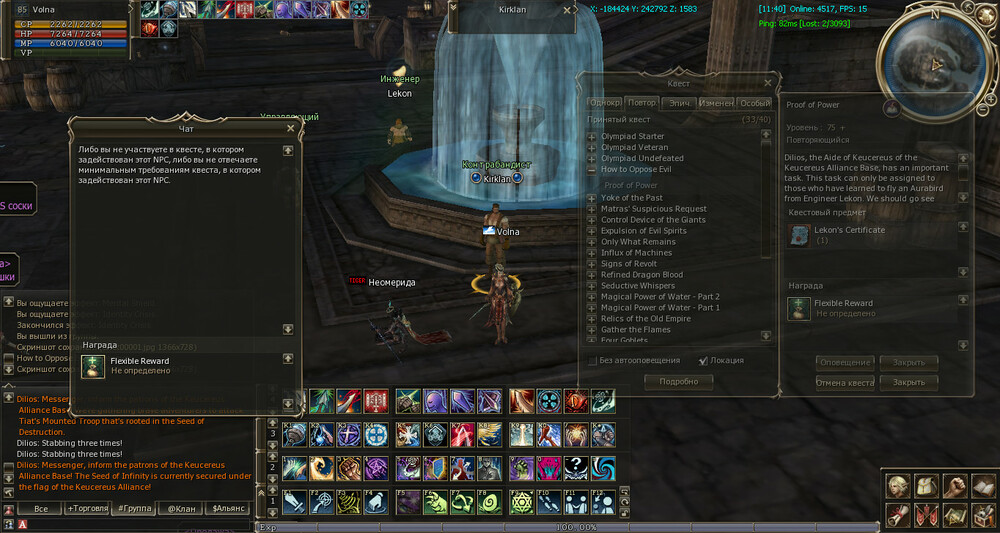1000x533 pixels.
Task: Expand the Olympiad Starter quest entry
Action: point(592,137)
